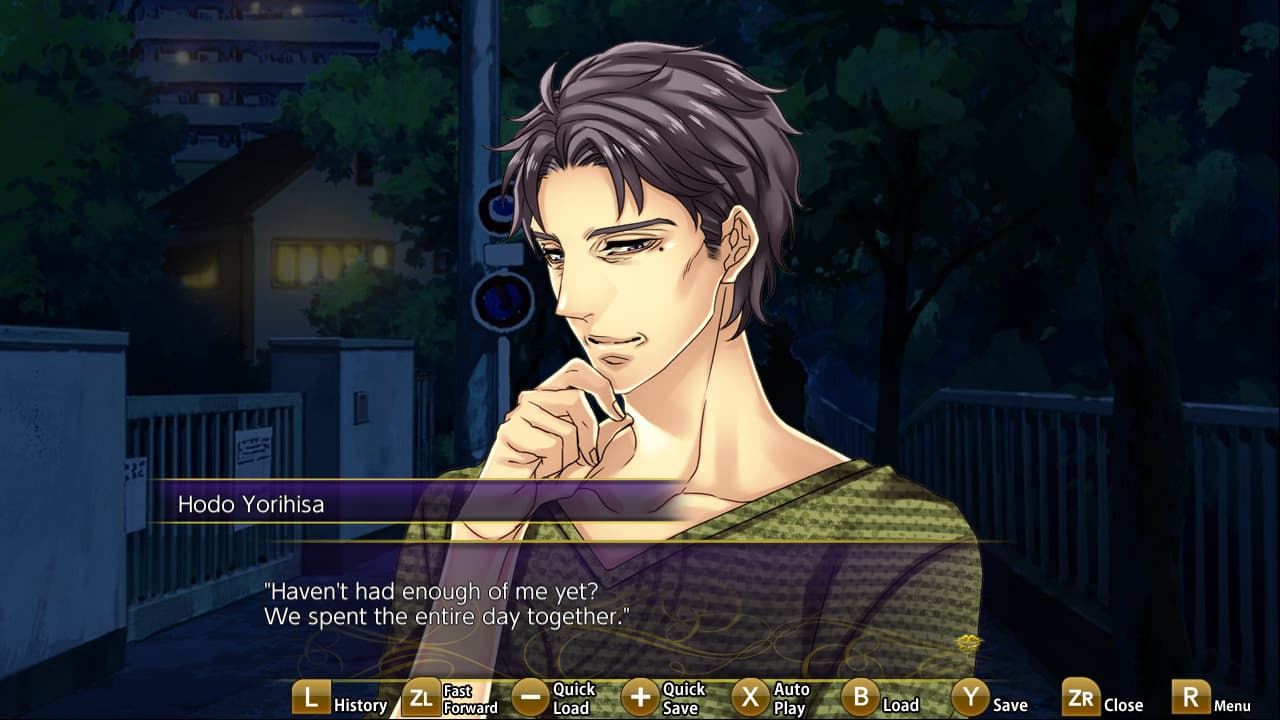Click the plus button icon for Quick Save
1280x720 pixels.
(641, 697)
